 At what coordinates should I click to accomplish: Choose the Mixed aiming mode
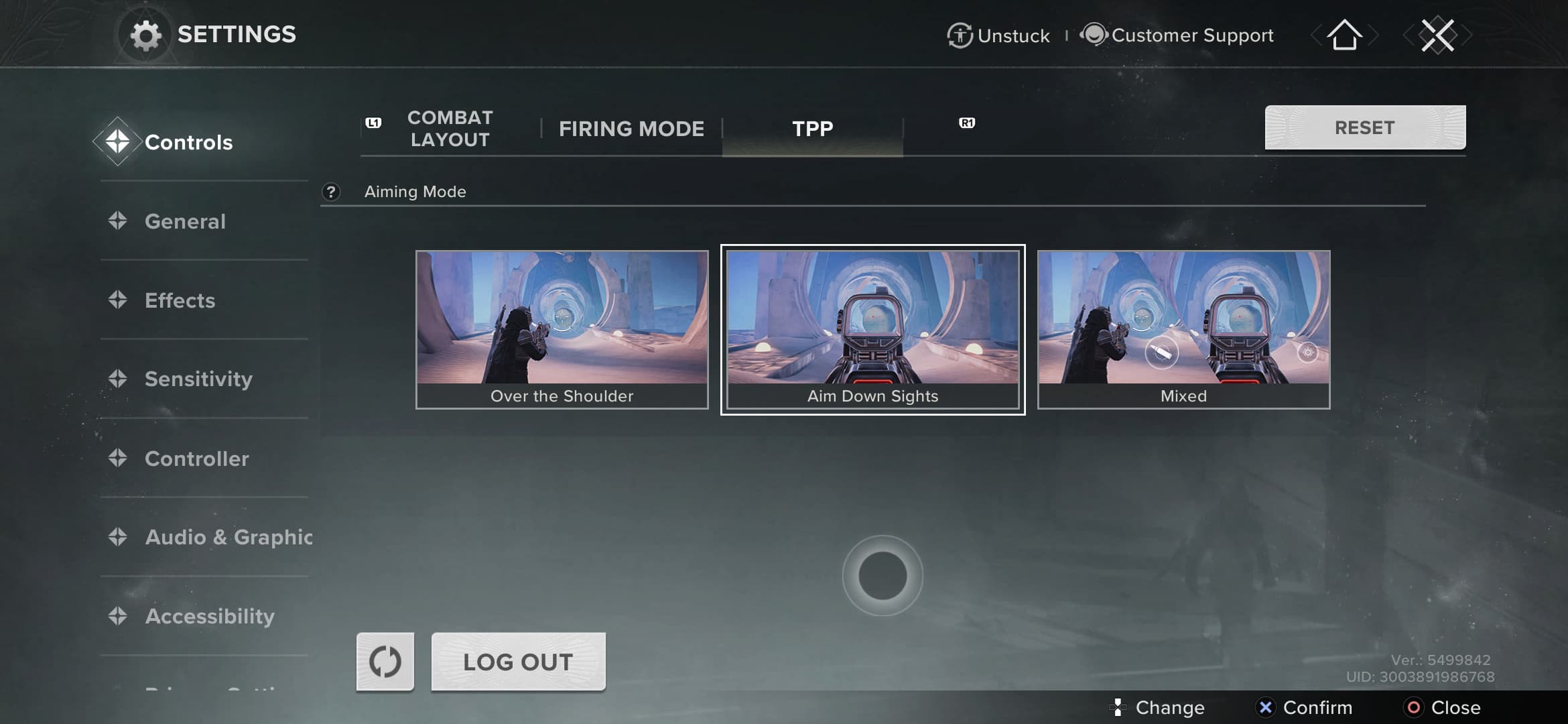point(1183,329)
